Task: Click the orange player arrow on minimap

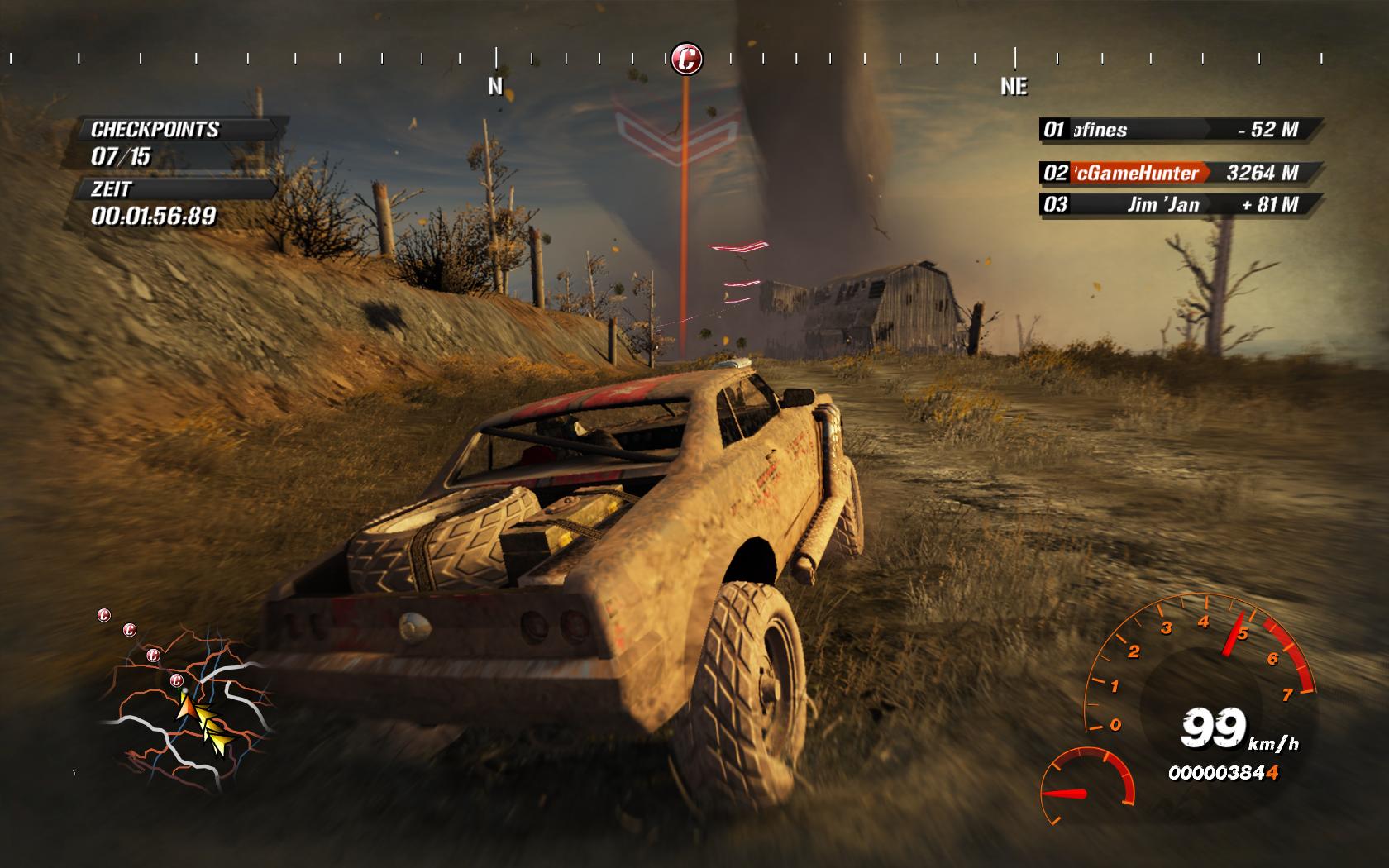Action: point(186,705)
